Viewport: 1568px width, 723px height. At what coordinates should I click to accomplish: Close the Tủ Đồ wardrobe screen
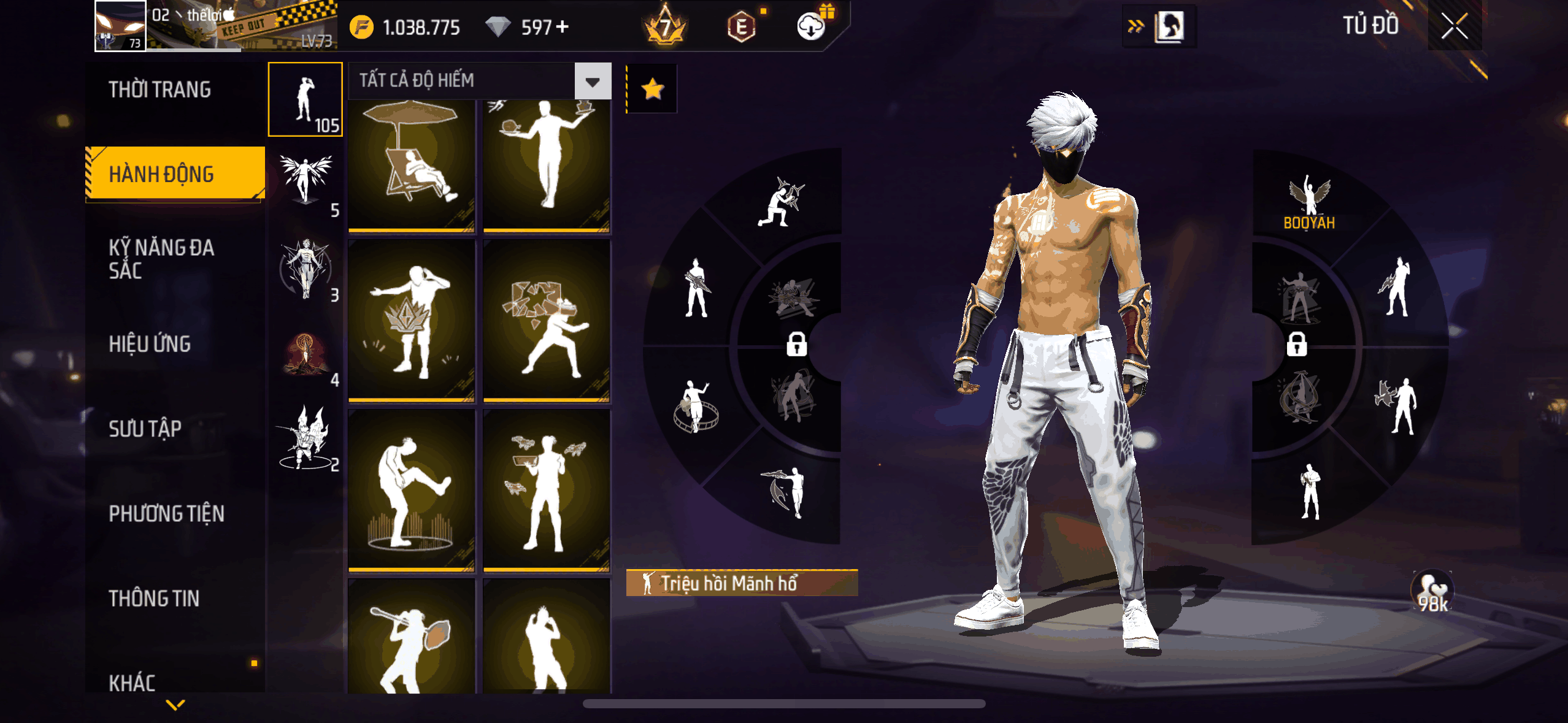click(x=1454, y=26)
